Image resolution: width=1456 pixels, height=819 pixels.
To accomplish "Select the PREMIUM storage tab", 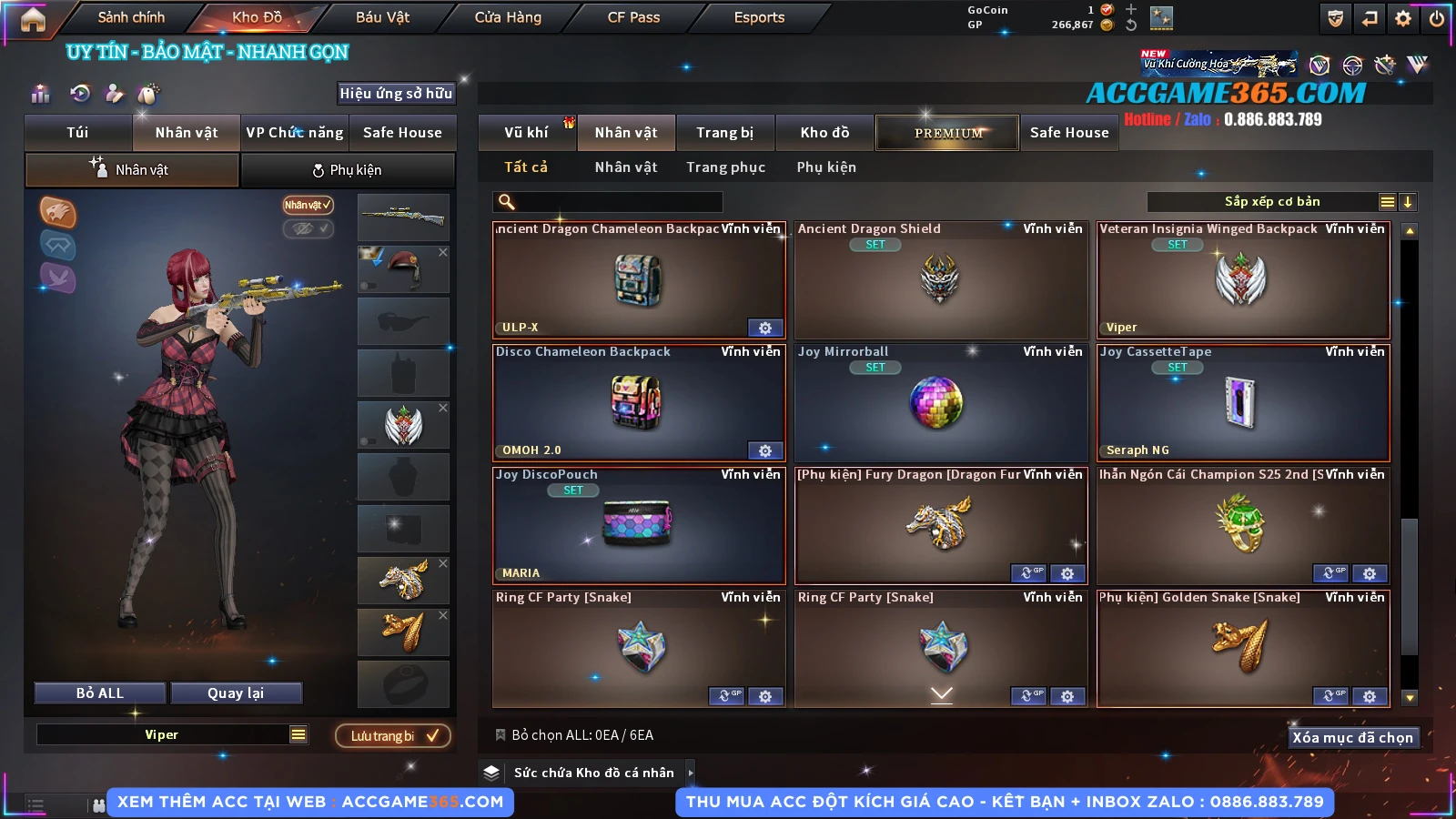I will click(x=947, y=133).
